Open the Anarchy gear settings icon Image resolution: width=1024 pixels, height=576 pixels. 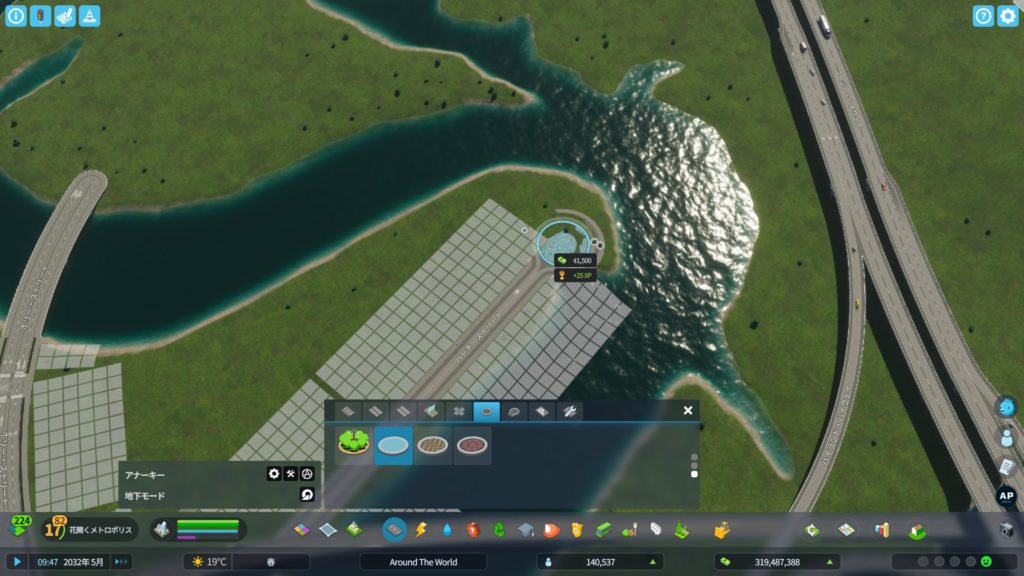(274, 474)
